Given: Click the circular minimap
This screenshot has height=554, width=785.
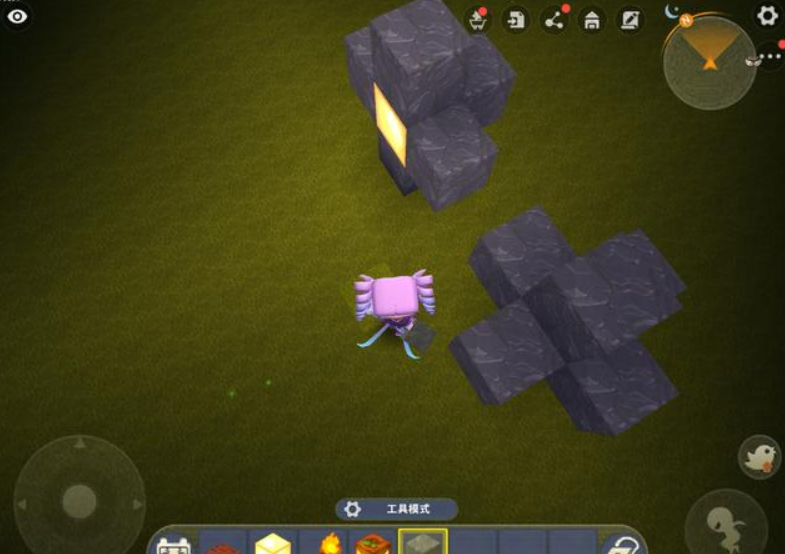Looking at the screenshot, I should click(709, 62).
